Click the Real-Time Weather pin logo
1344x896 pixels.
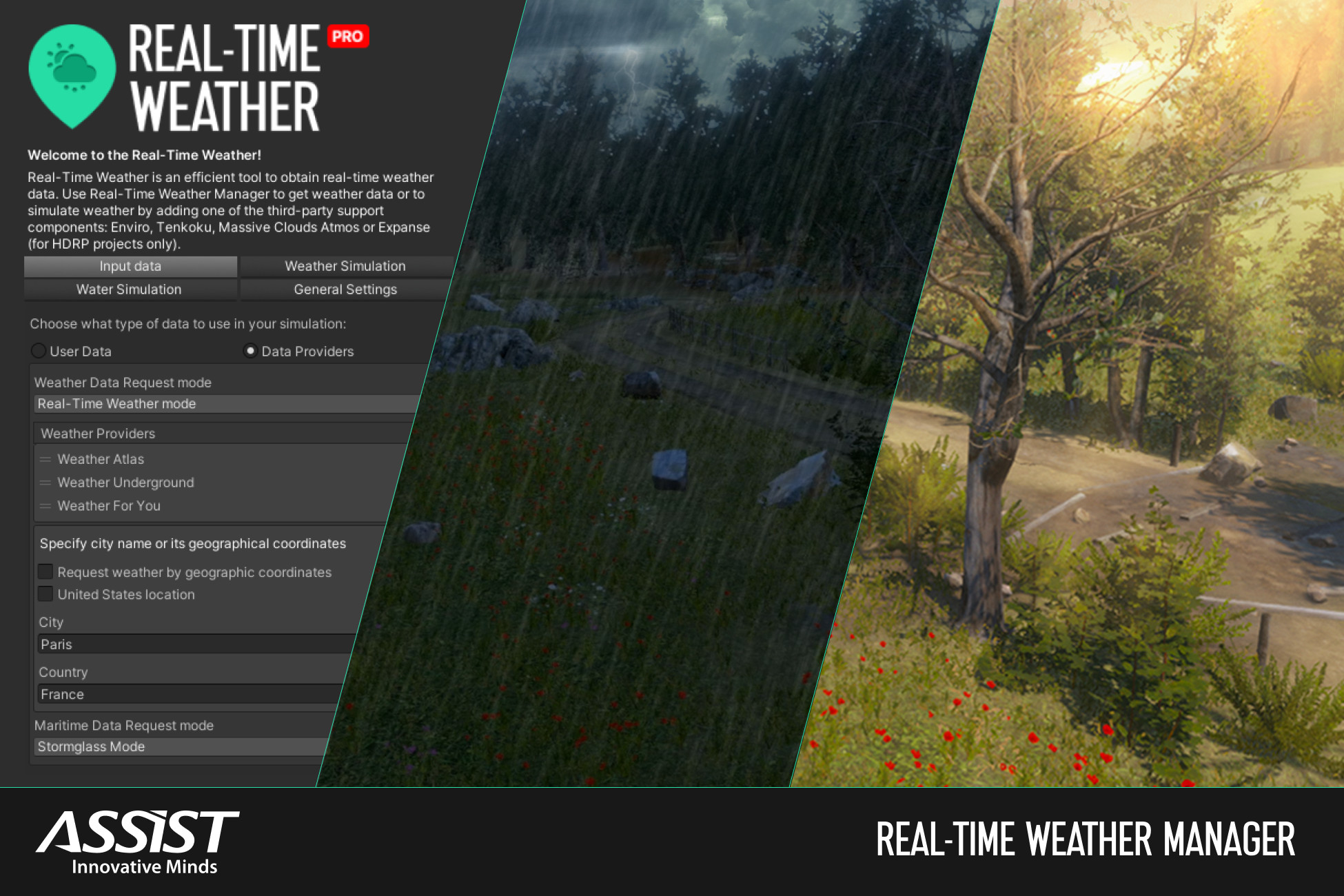coord(72,74)
